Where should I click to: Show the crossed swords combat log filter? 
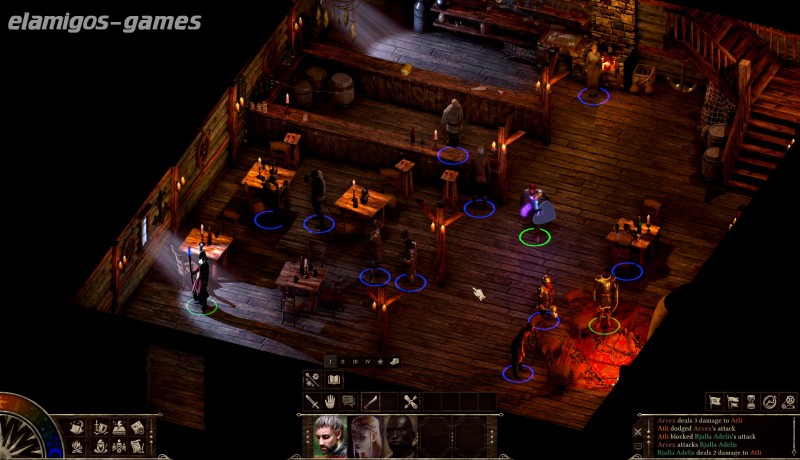637,430
